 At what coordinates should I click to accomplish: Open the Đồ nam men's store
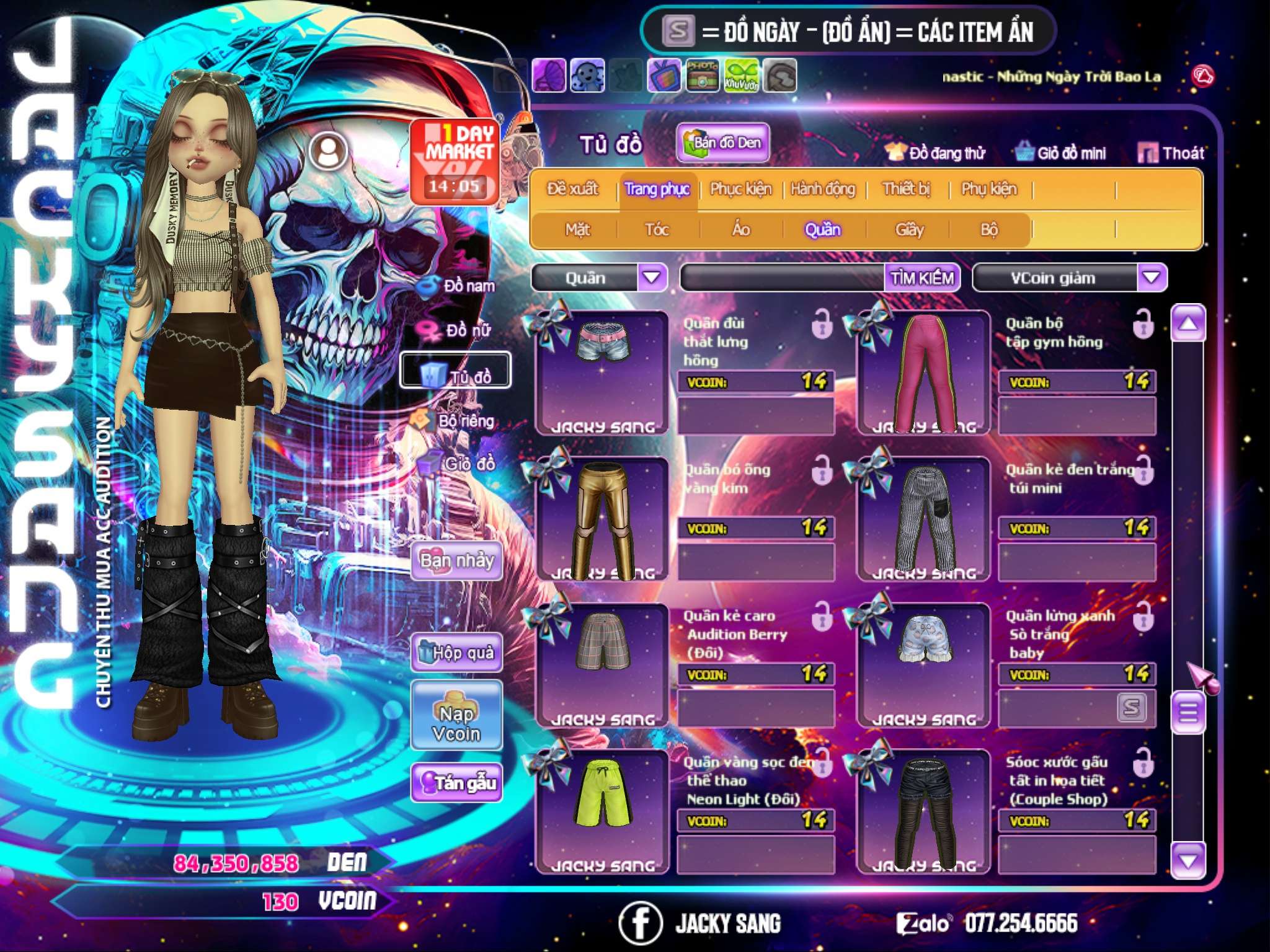(459, 286)
